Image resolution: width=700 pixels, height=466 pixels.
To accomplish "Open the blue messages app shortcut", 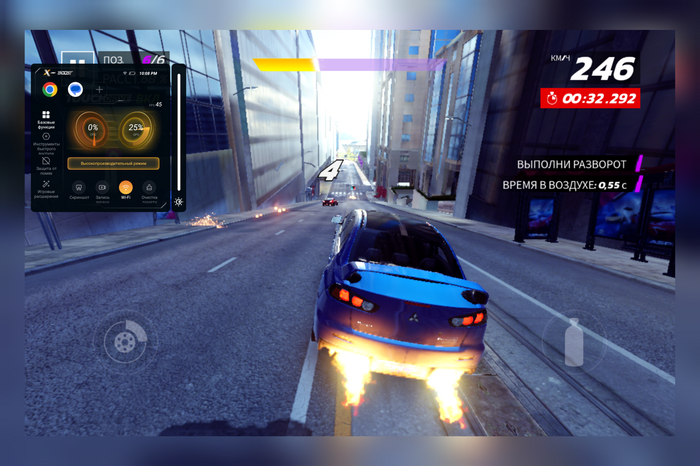I will pyautogui.click(x=75, y=89).
